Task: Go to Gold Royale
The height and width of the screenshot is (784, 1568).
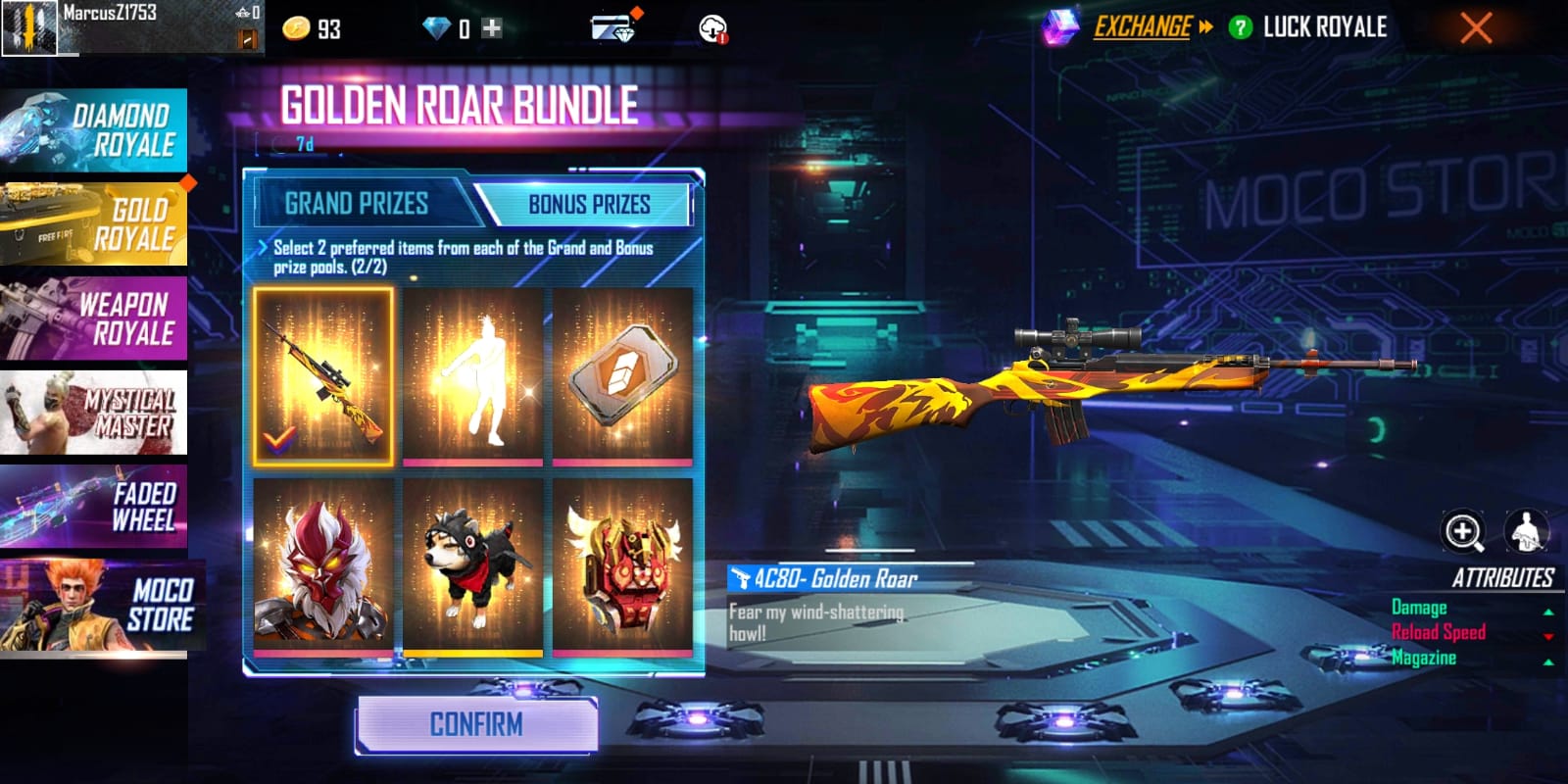Action: [94, 224]
